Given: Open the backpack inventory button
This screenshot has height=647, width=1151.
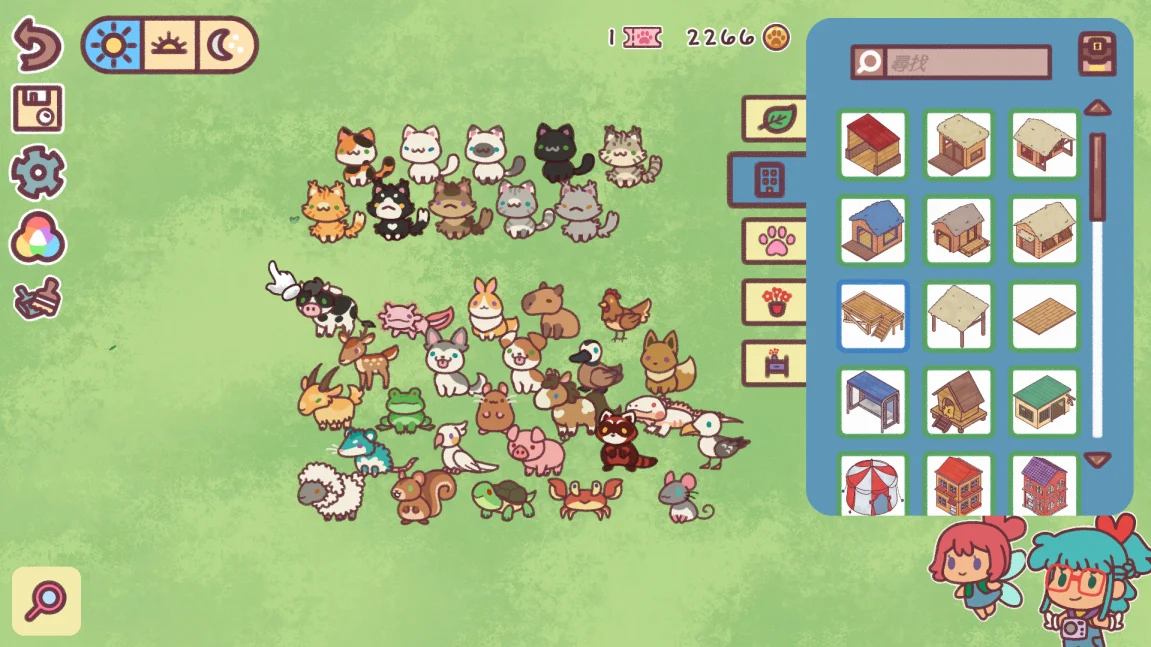Looking at the screenshot, I should pyautogui.click(x=1097, y=54).
